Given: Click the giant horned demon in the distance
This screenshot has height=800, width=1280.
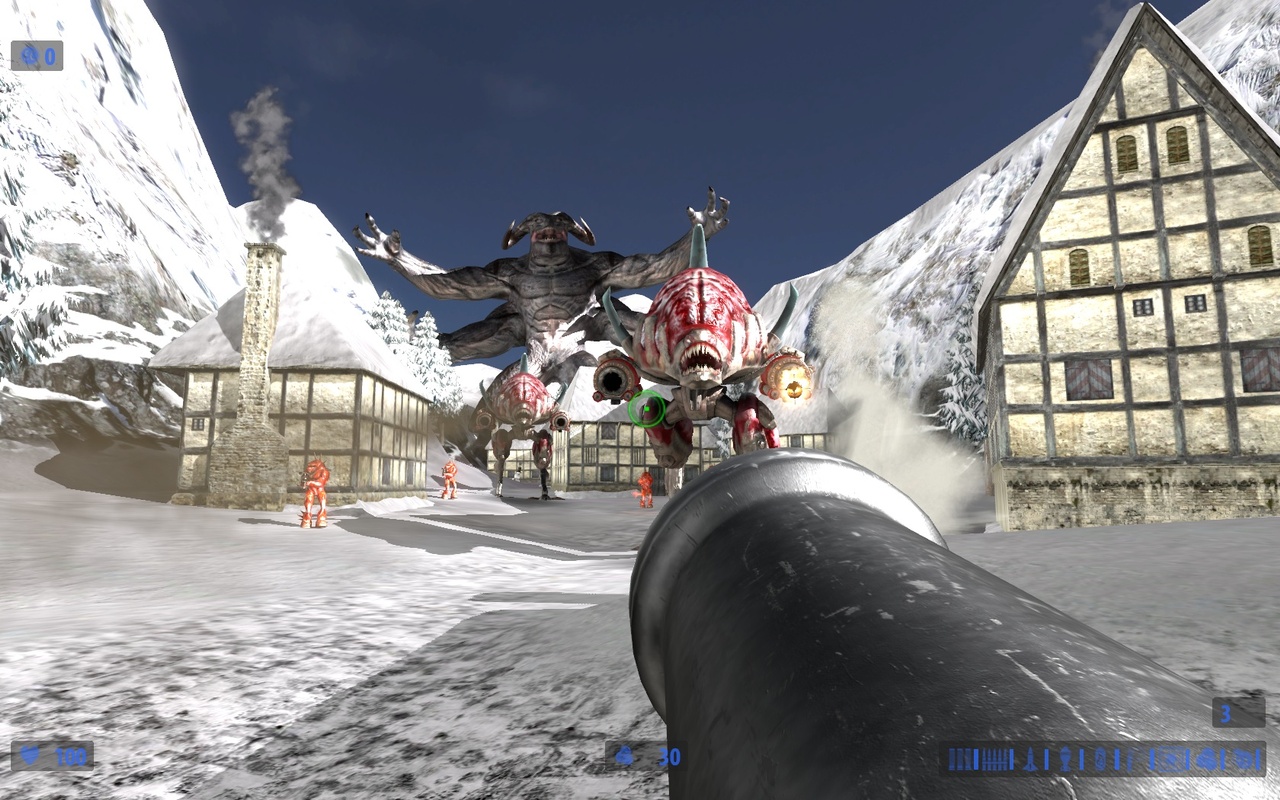Looking at the screenshot, I should point(545,290).
